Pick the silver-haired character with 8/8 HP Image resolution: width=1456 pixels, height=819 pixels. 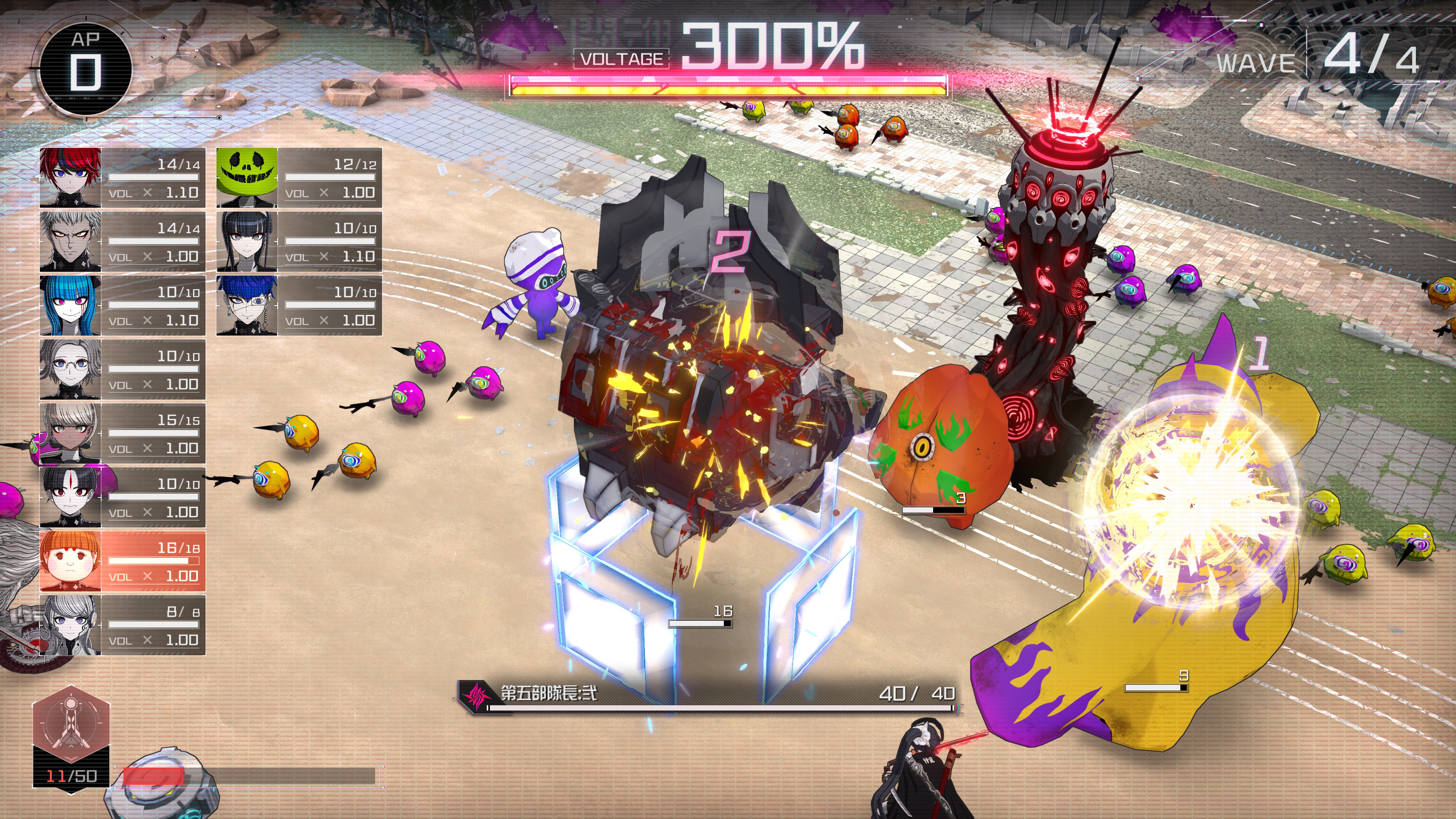pyautogui.click(x=122, y=625)
